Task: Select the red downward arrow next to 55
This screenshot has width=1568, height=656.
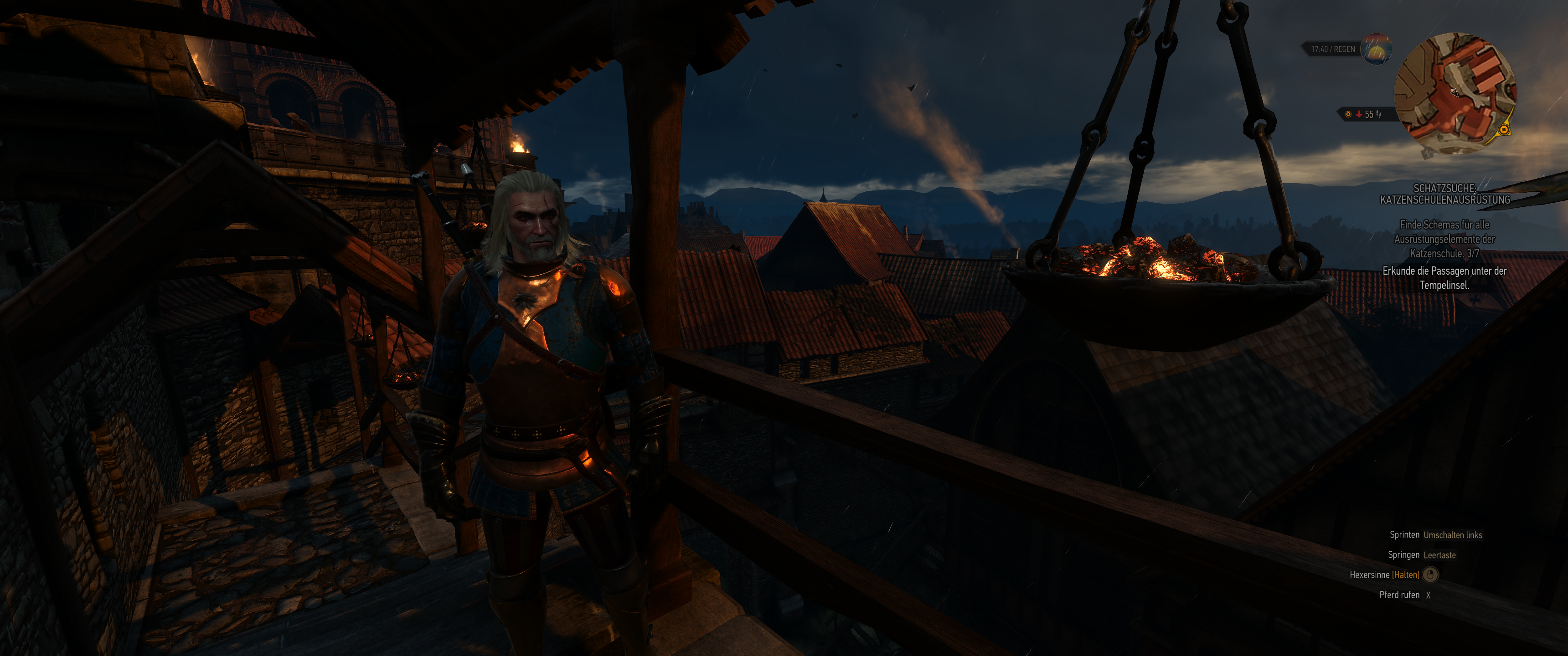Action: pyautogui.click(x=1360, y=114)
